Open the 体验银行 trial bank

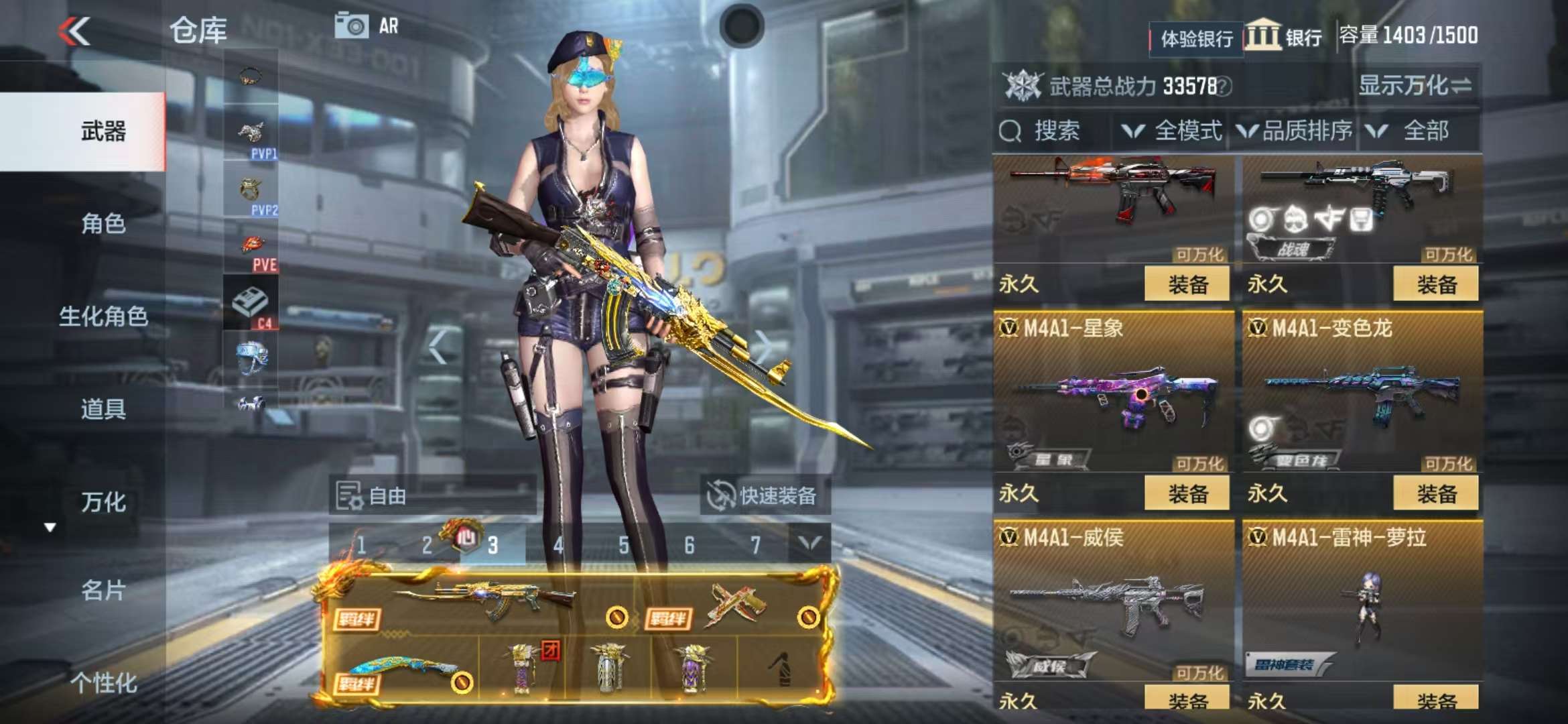(x=1196, y=39)
